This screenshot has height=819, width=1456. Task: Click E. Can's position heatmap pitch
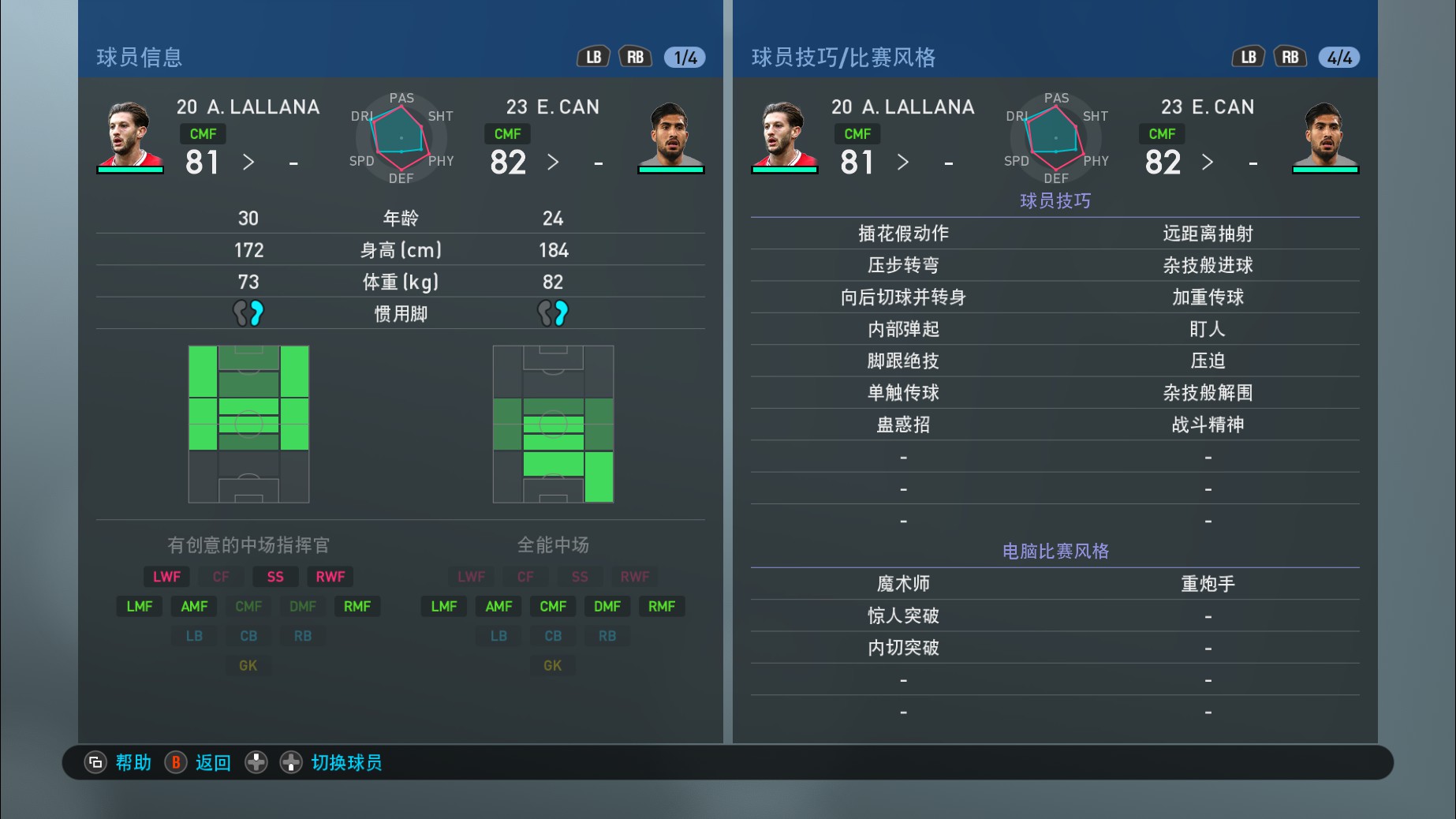553,423
